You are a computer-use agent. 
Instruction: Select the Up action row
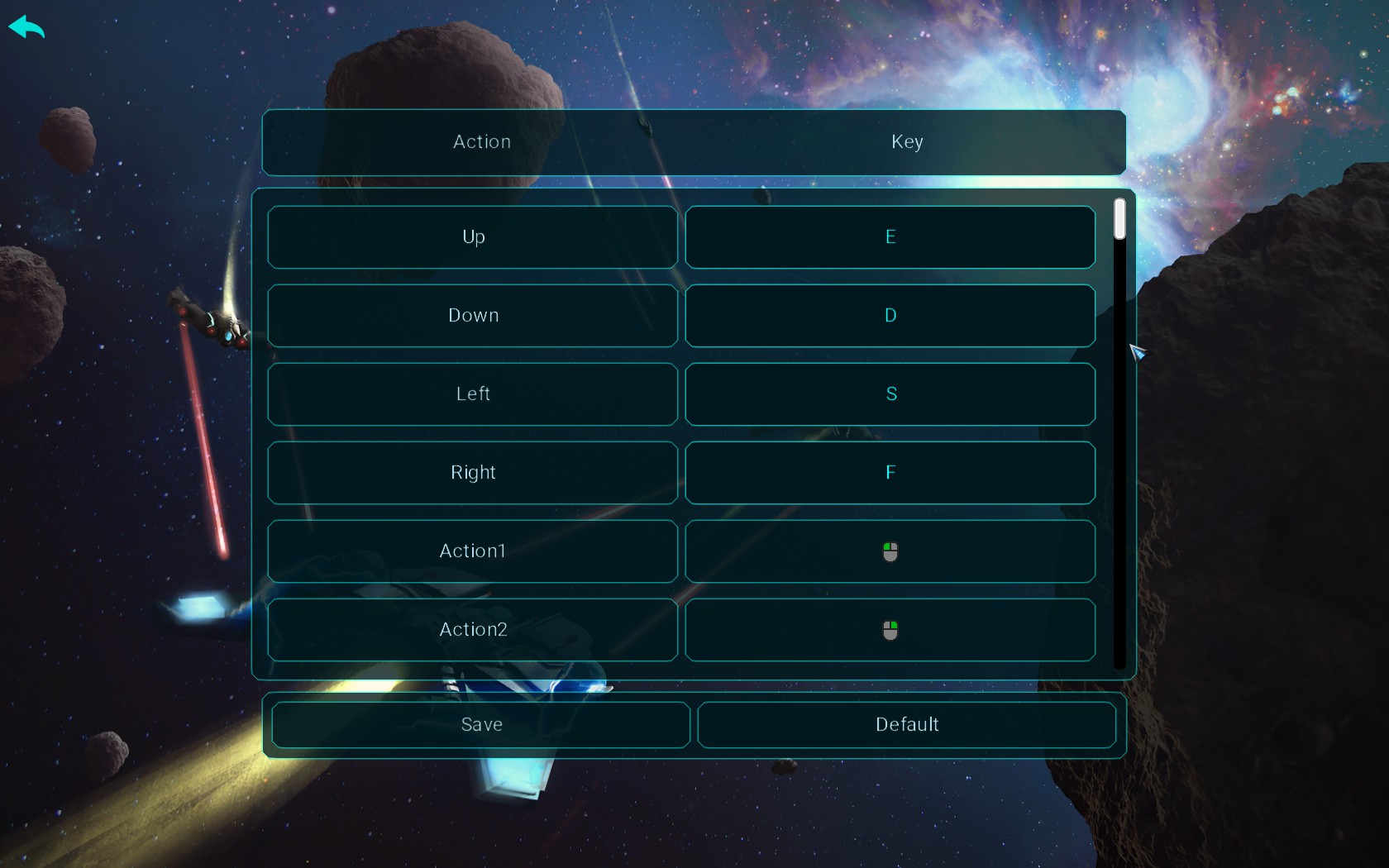pyautogui.click(x=472, y=237)
